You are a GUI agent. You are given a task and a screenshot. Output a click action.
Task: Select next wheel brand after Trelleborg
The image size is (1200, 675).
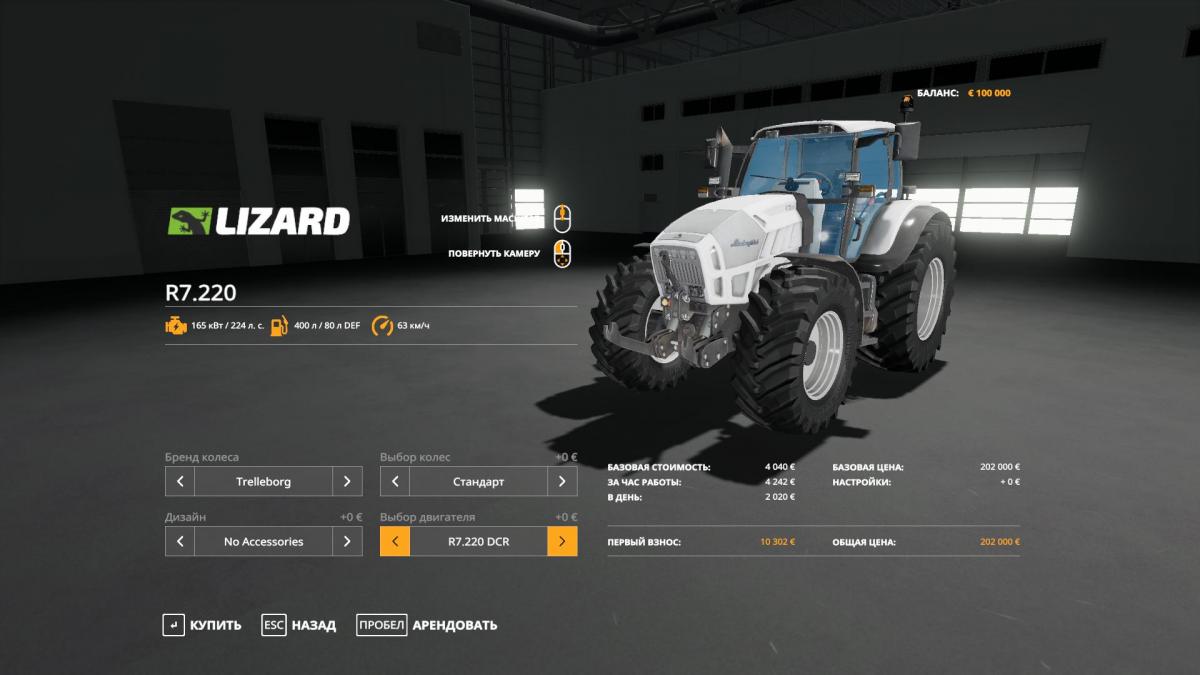coord(347,481)
